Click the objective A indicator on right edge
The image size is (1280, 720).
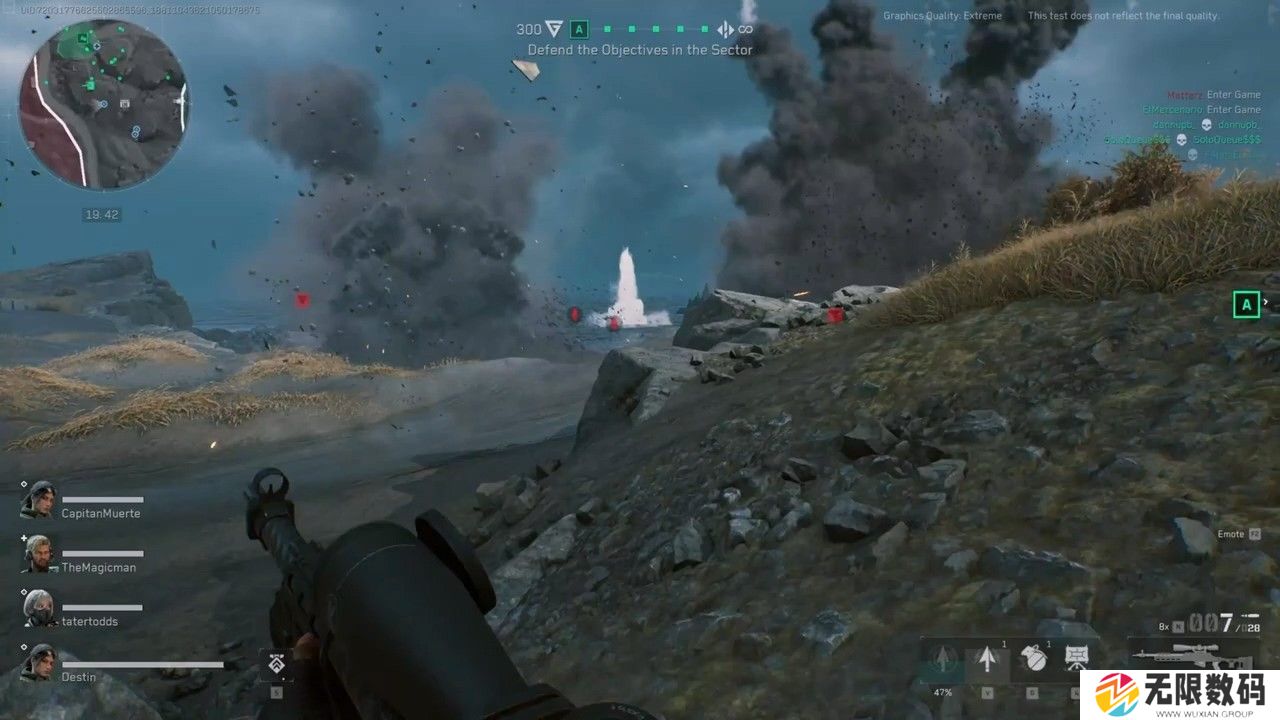[x=1246, y=305]
